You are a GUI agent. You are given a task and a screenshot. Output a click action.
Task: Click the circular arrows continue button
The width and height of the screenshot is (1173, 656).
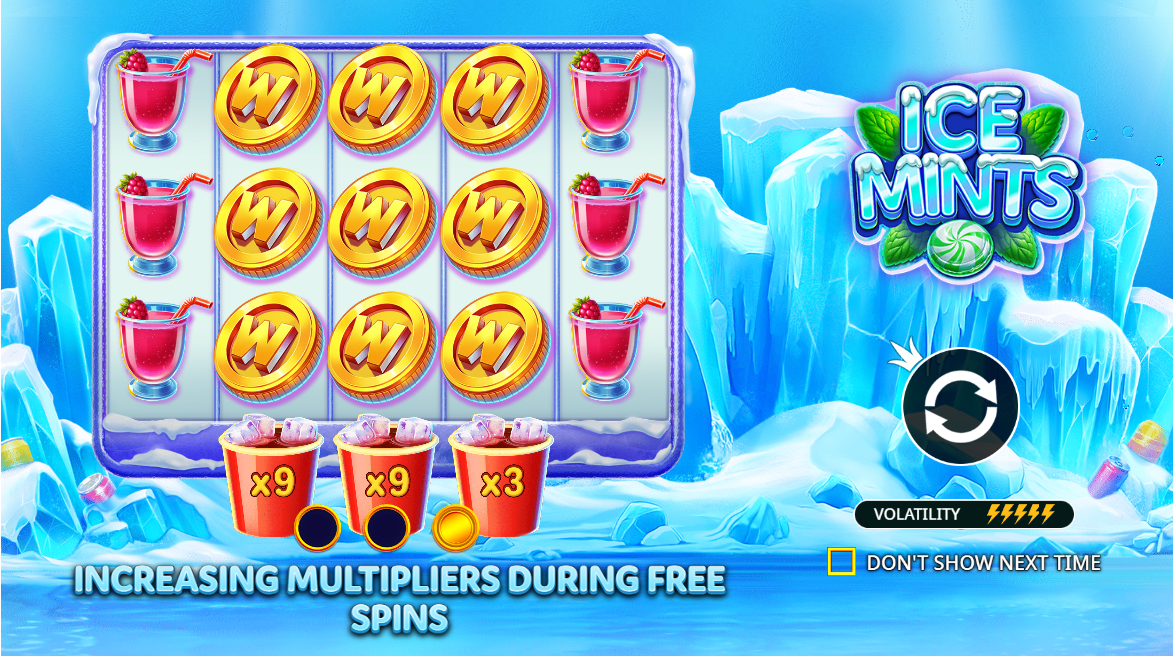tap(960, 405)
